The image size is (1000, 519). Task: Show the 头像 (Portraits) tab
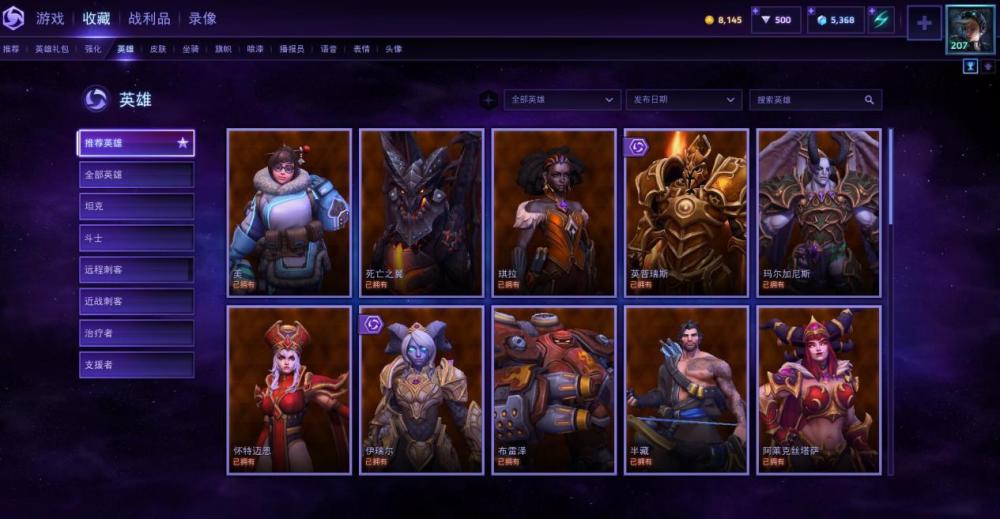[393, 48]
